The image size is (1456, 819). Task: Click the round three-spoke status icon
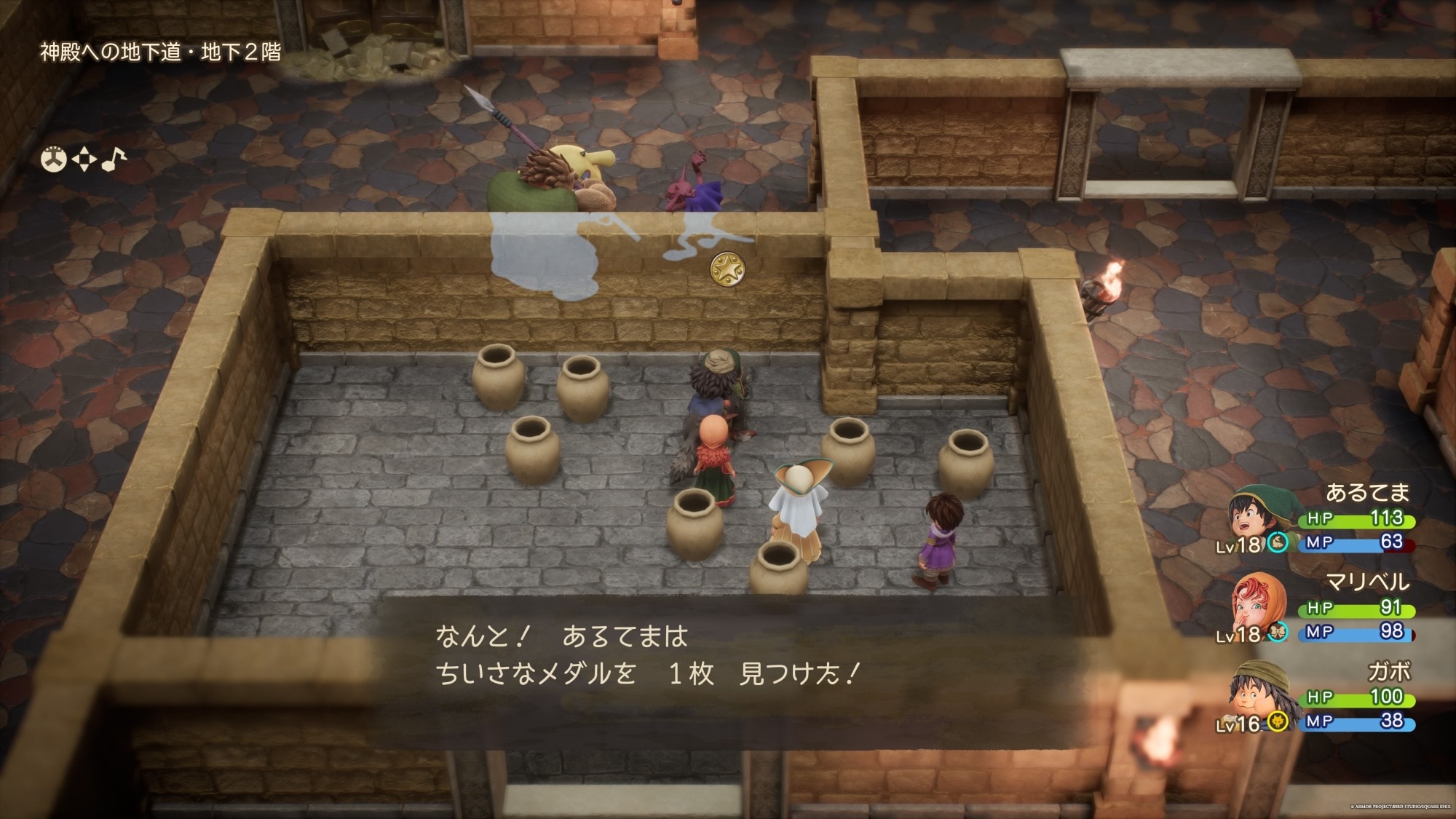(53, 159)
